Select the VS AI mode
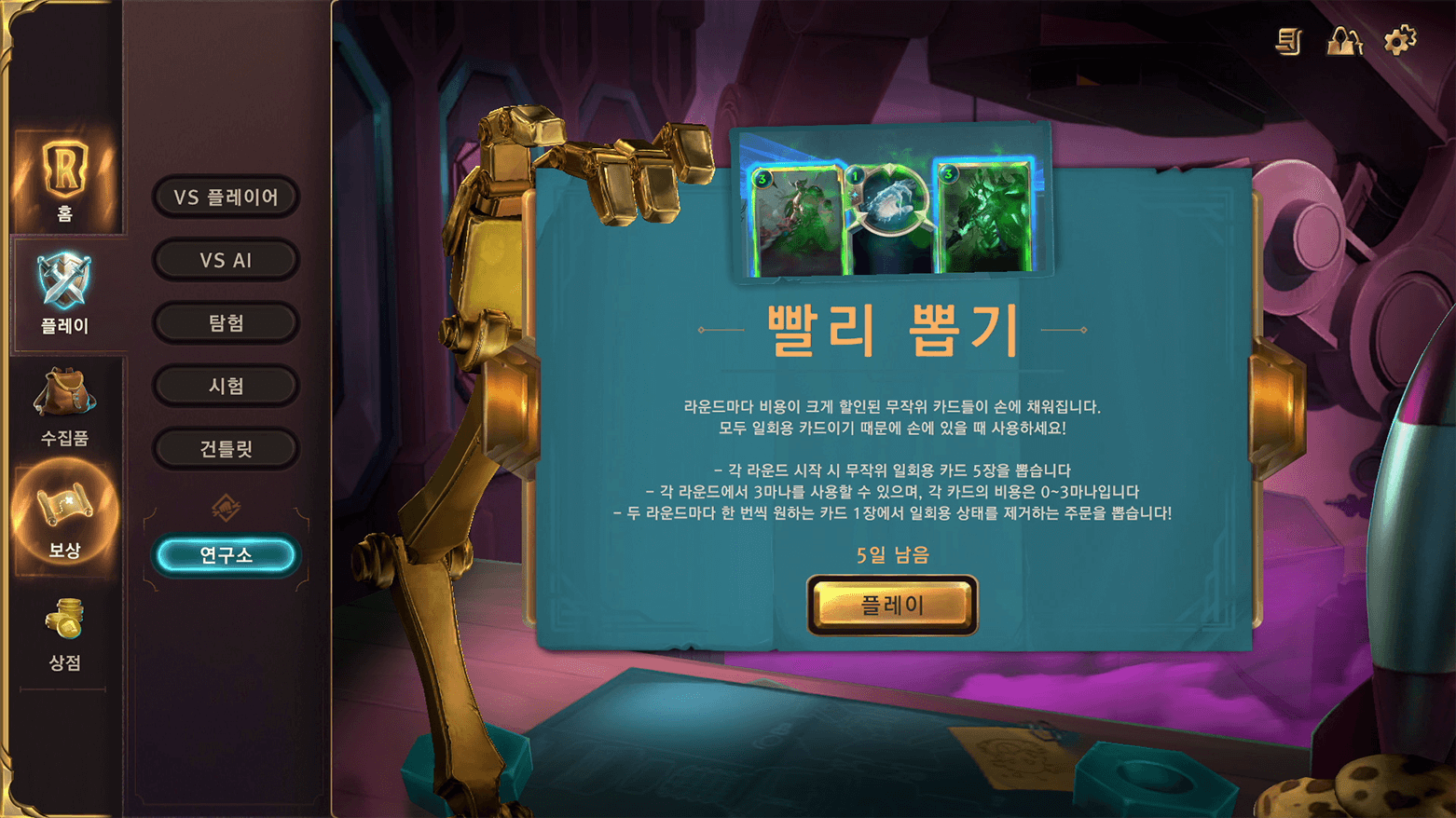 (x=226, y=260)
